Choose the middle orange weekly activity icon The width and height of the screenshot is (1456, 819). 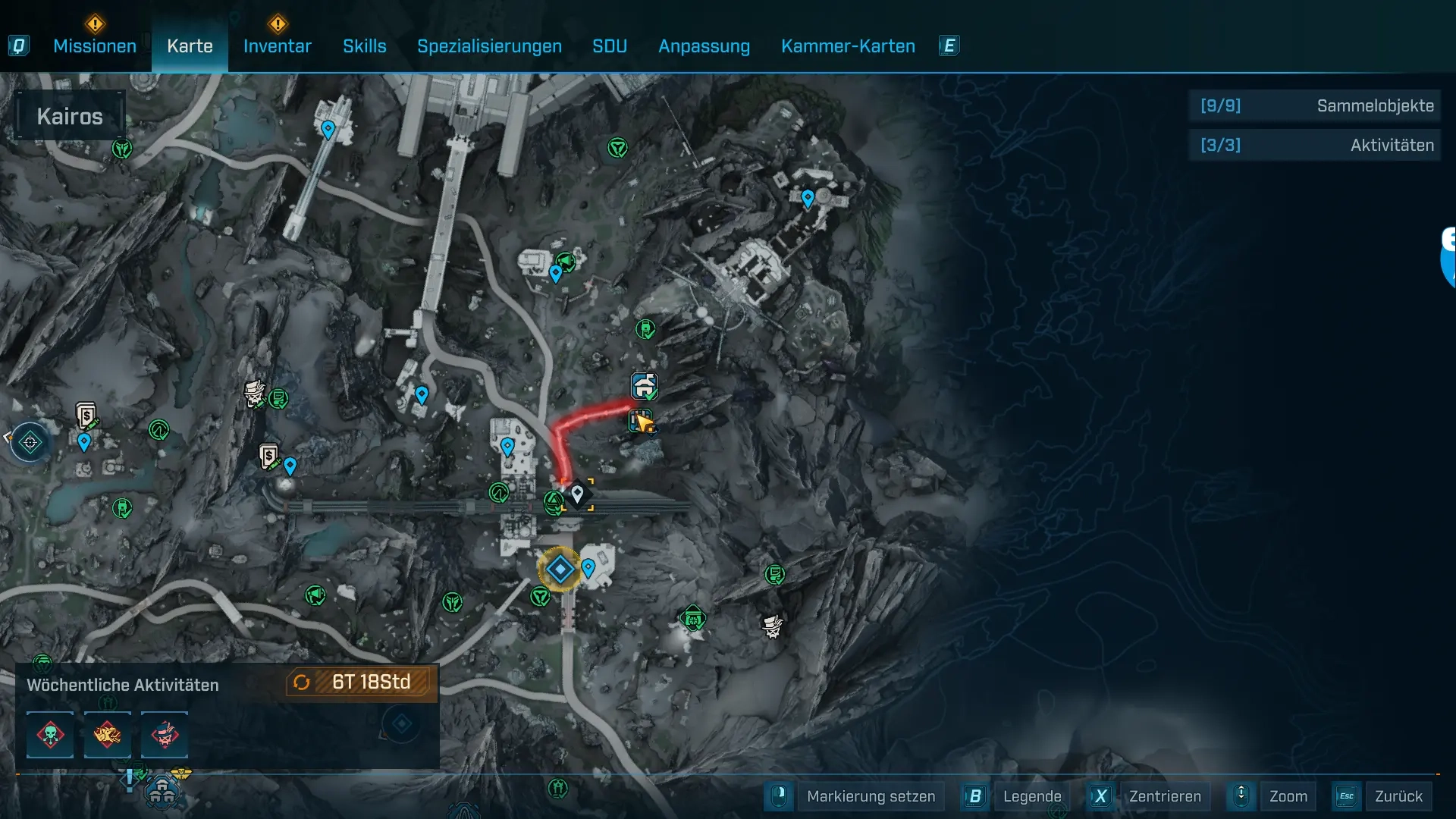coord(107,735)
